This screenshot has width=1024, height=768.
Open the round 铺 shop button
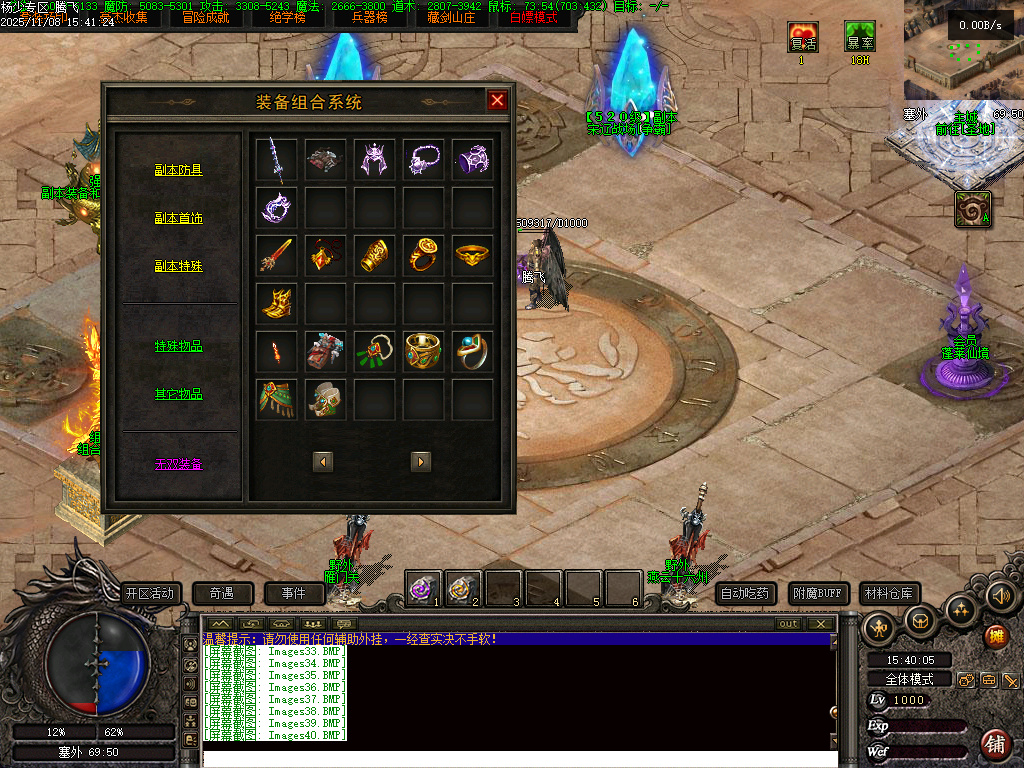[995, 743]
